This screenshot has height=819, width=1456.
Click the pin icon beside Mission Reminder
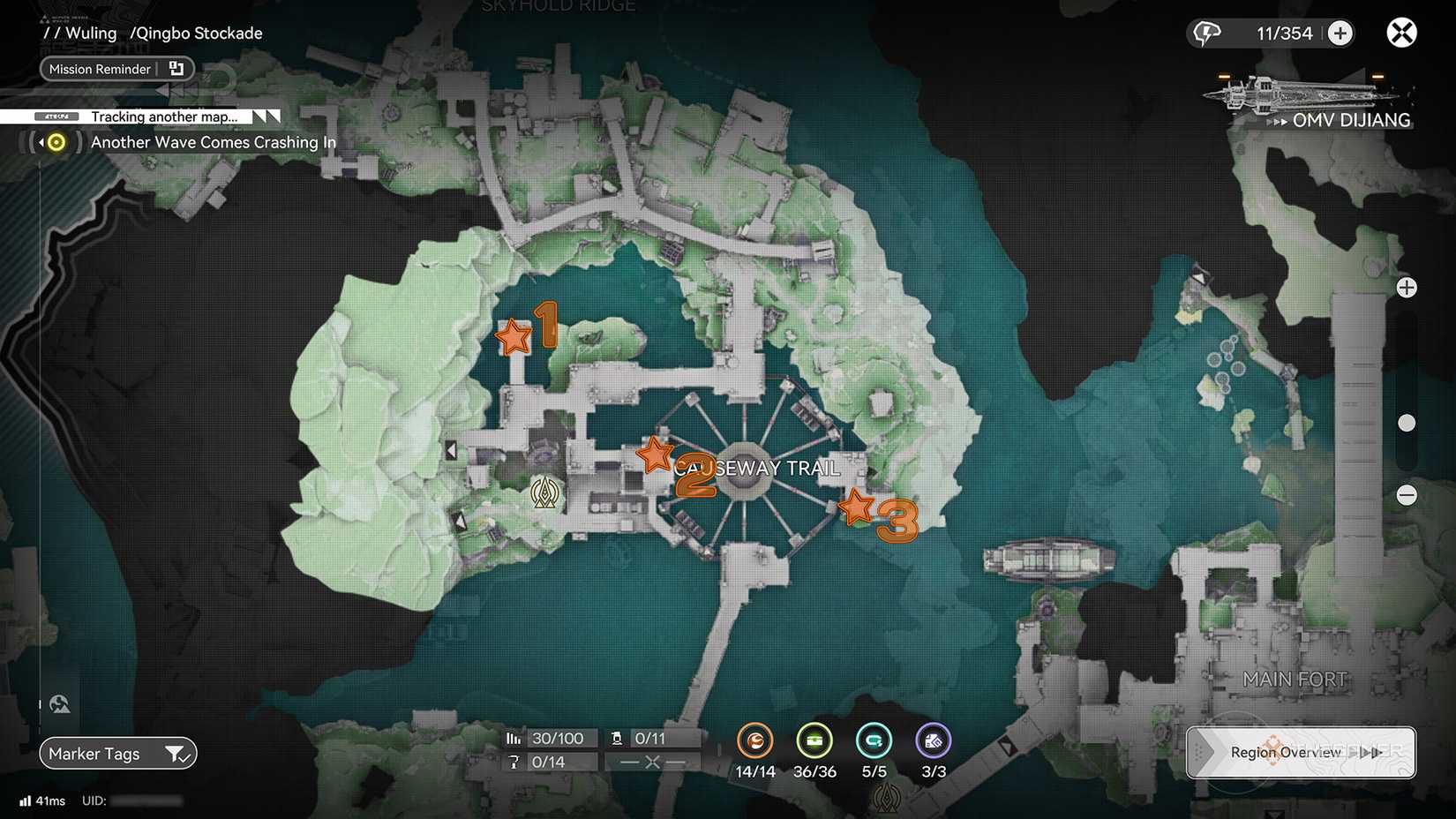point(176,68)
